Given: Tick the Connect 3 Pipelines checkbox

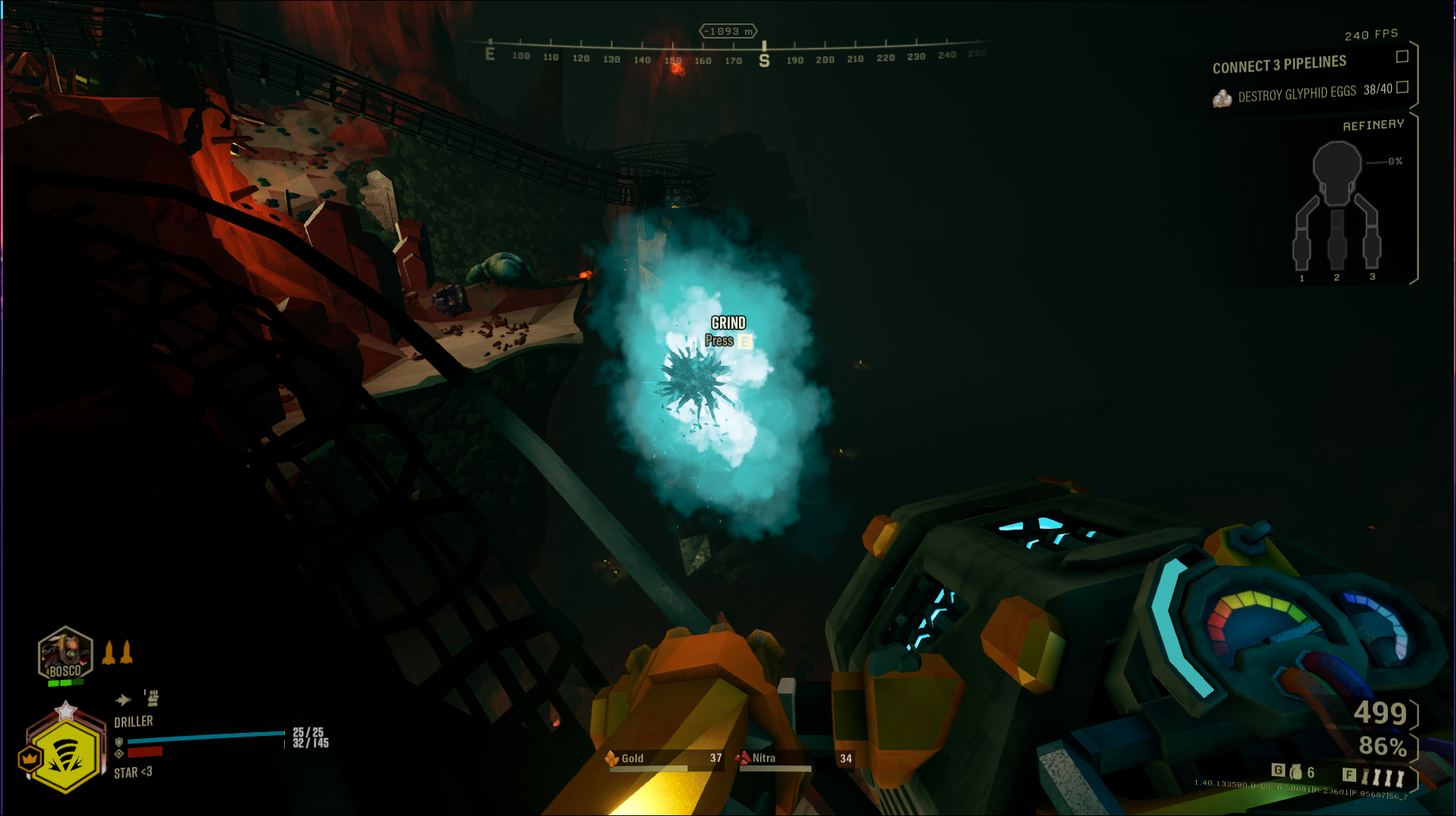Looking at the screenshot, I should 1402,57.
